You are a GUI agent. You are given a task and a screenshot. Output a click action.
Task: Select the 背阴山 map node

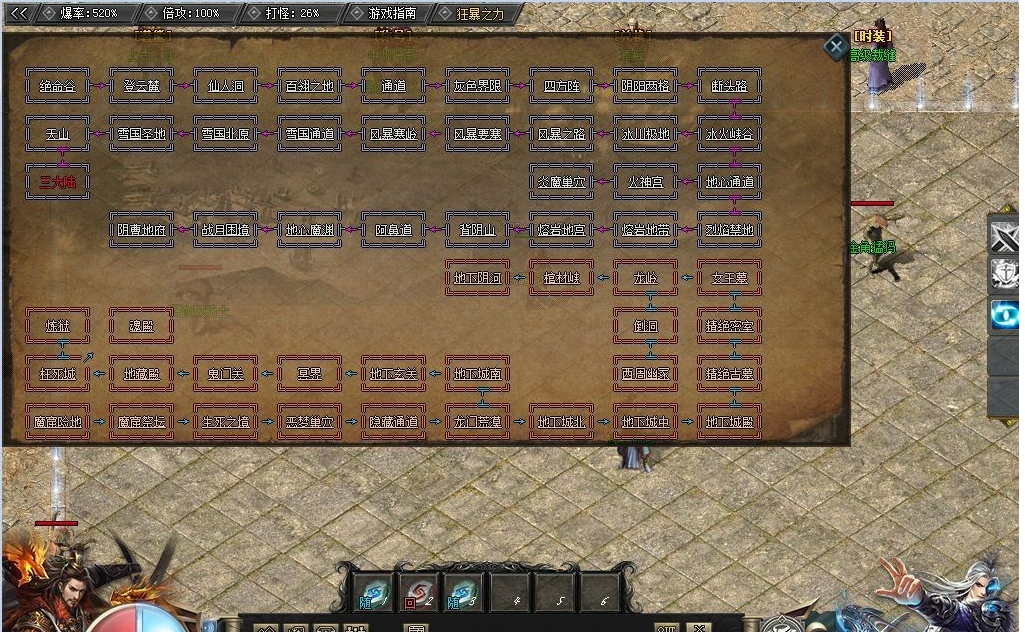(477, 230)
